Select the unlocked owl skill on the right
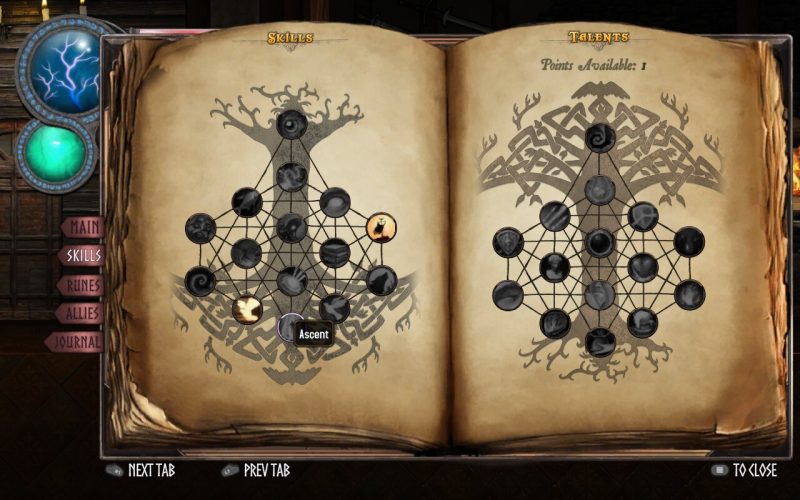 [x=380, y=229]
